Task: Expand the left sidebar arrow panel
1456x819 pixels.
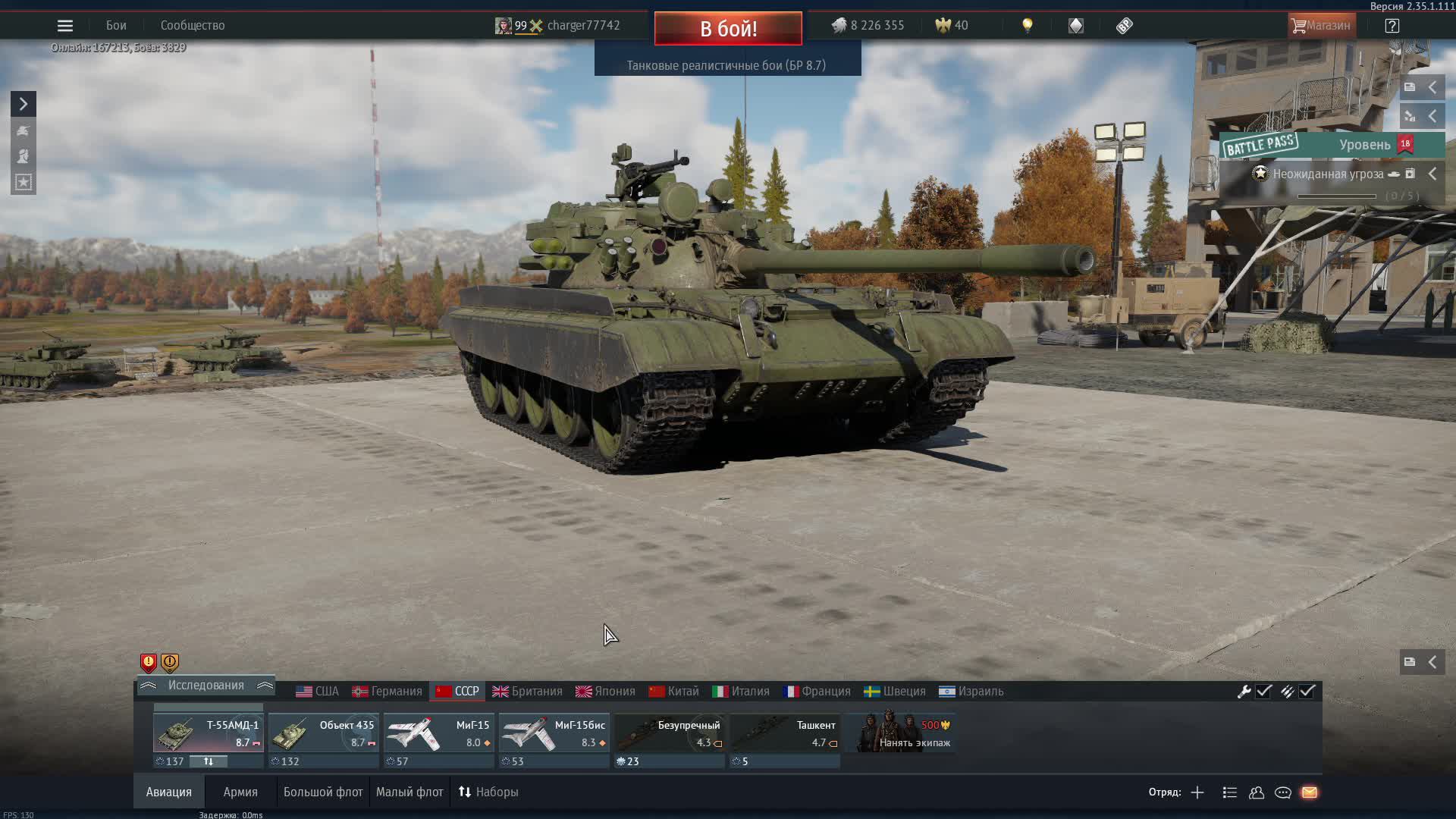Action: coord(22,103)
